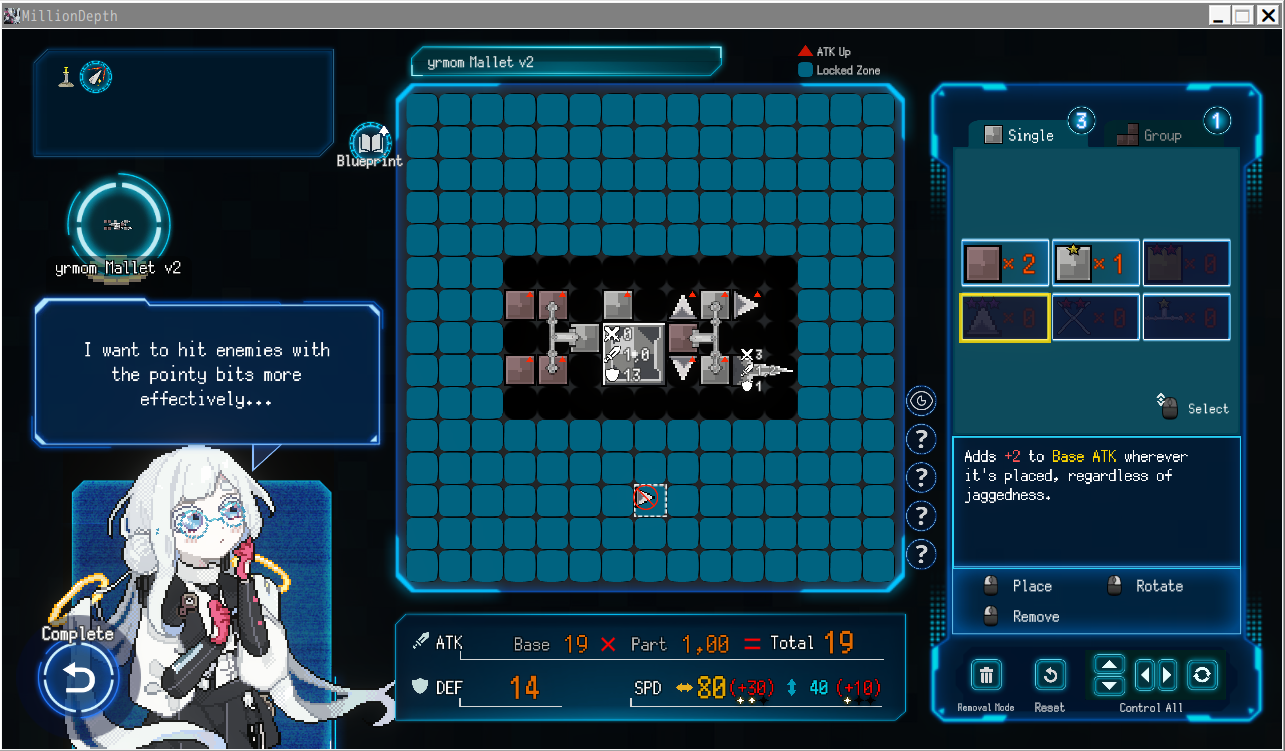The image size is (1285, 751).
Task: Toggle the topmost question mark help
Action: pyautogui.click(x=921, y=439)
